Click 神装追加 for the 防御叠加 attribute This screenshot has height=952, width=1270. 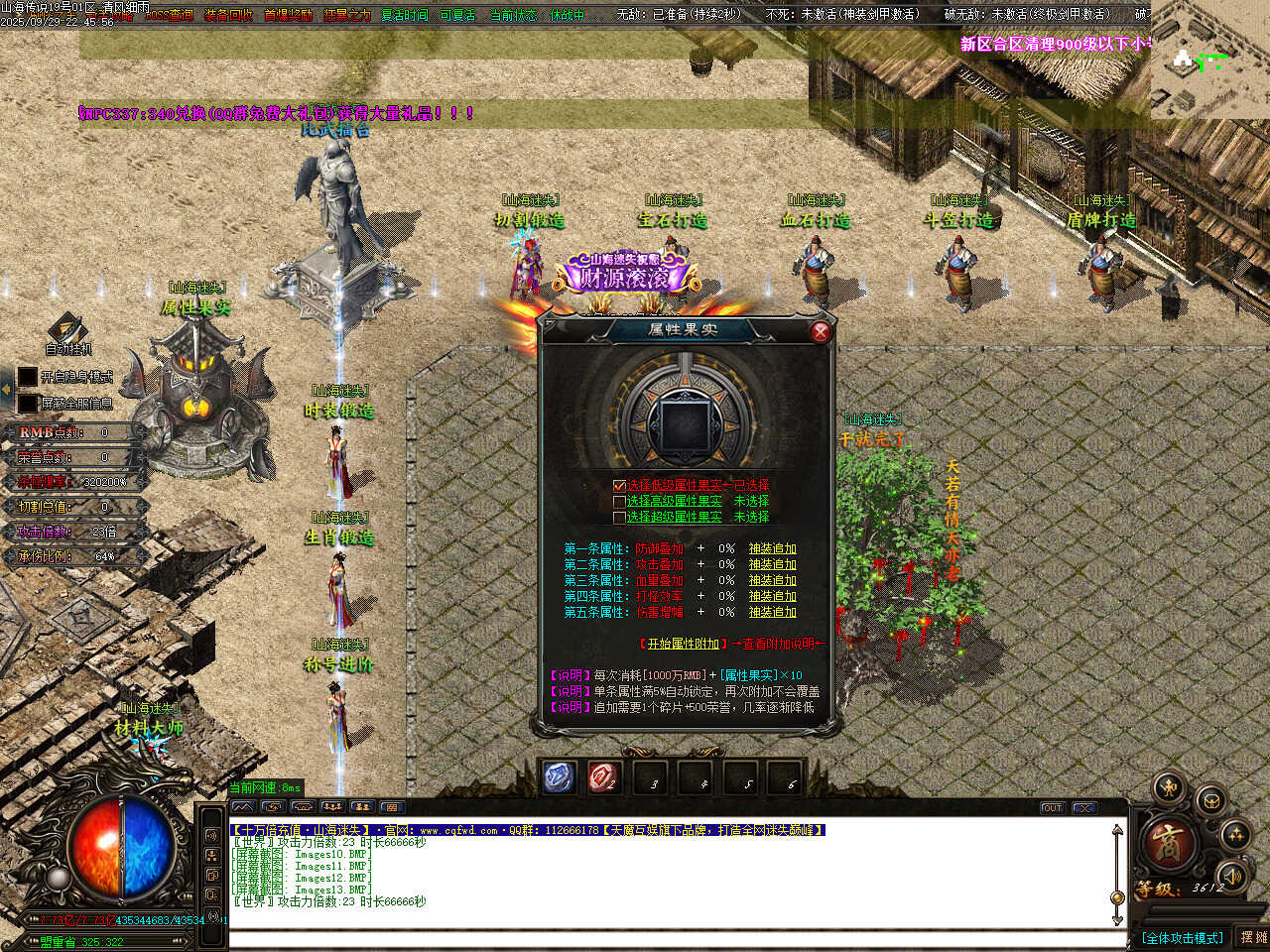click(x=772, y=548)
